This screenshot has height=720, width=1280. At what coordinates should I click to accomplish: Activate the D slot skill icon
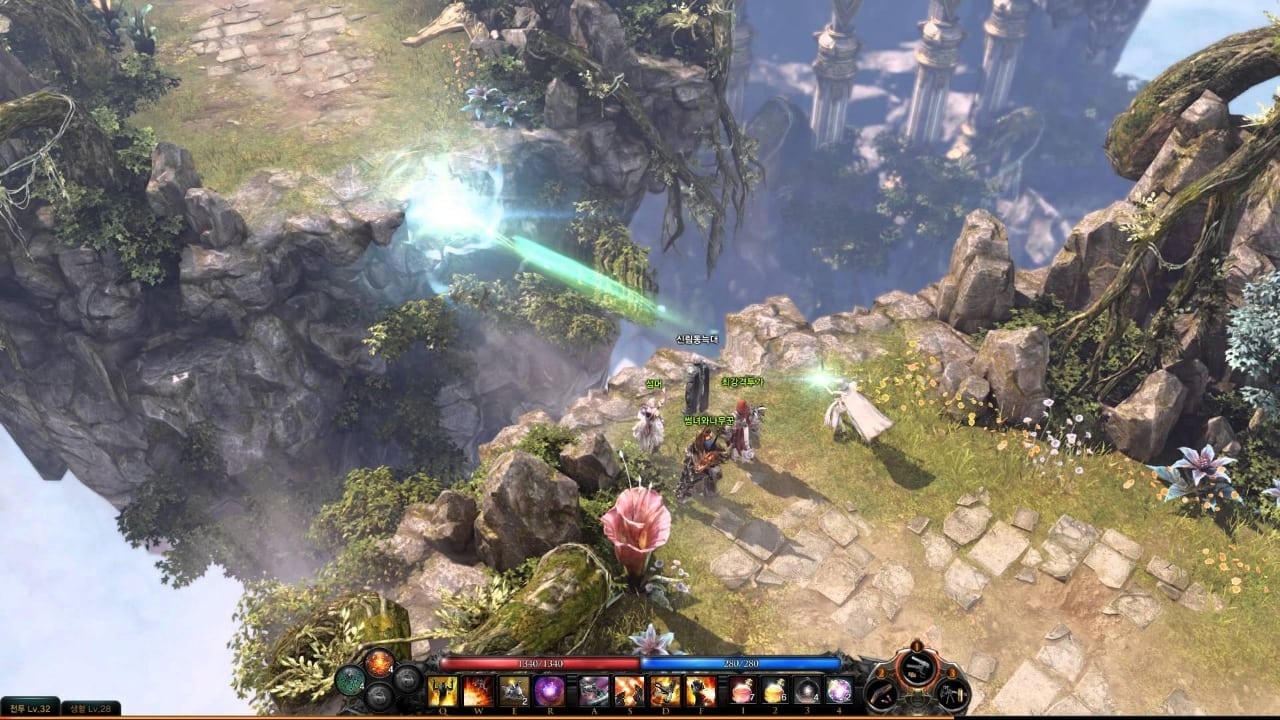pos(665,690)
